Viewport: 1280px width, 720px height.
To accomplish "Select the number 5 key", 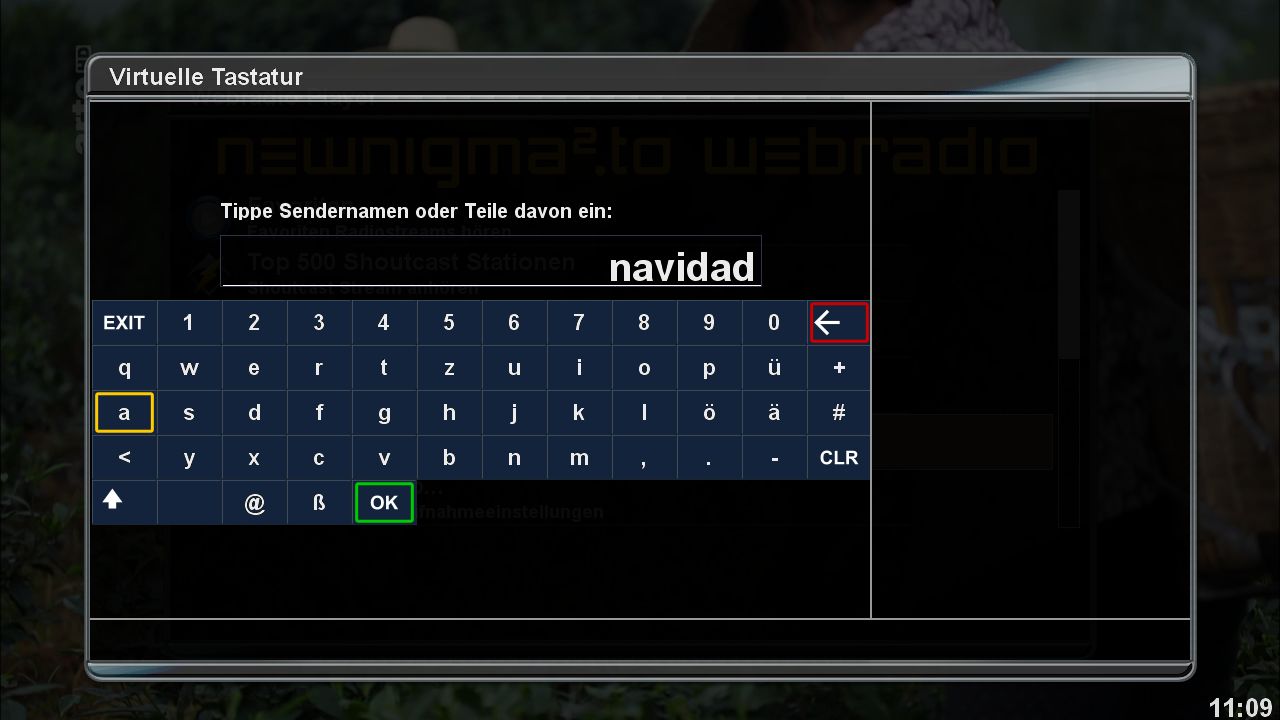I will (449, 322).
